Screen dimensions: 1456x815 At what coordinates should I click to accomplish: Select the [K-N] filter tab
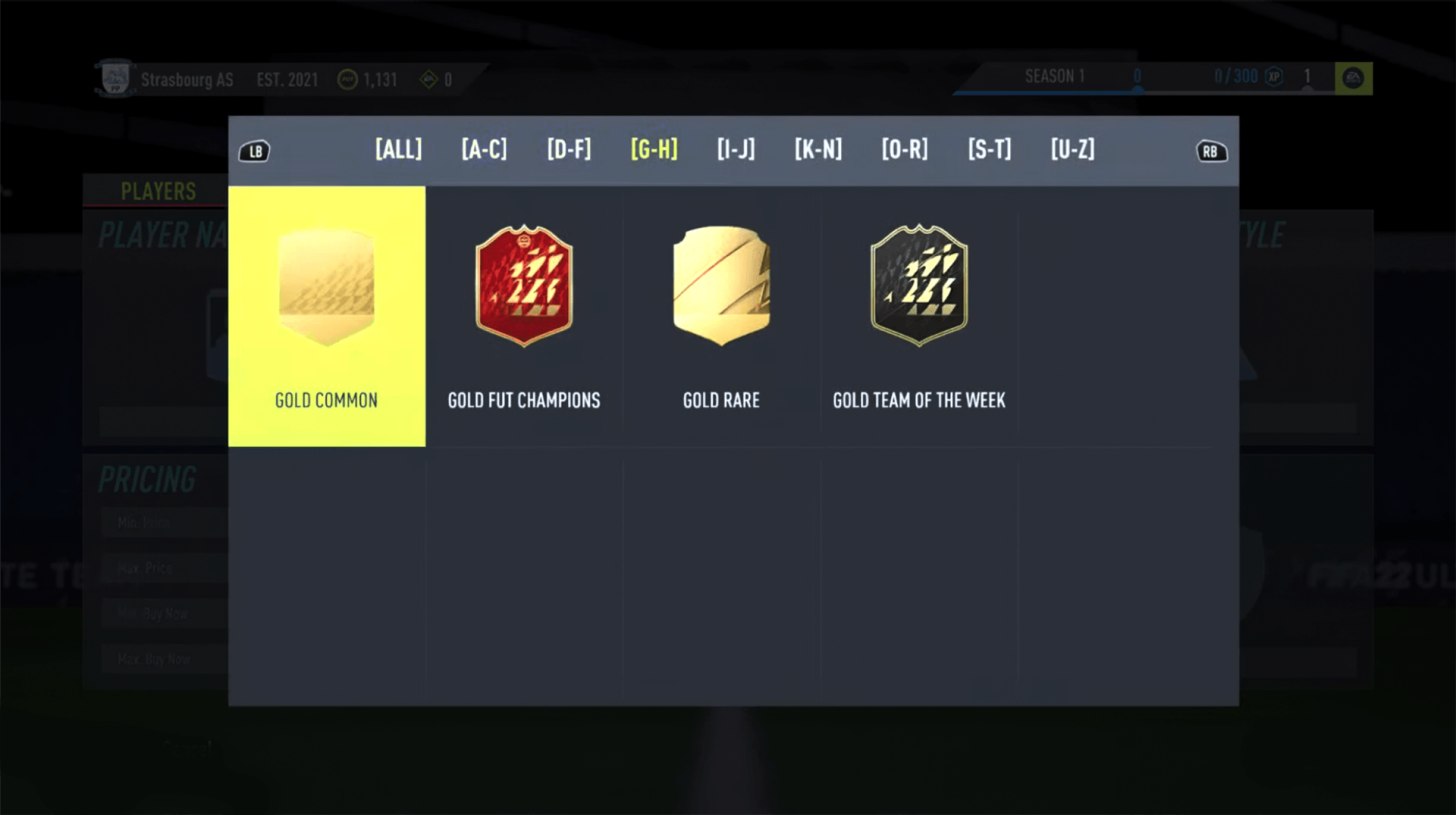click(818, 150)
